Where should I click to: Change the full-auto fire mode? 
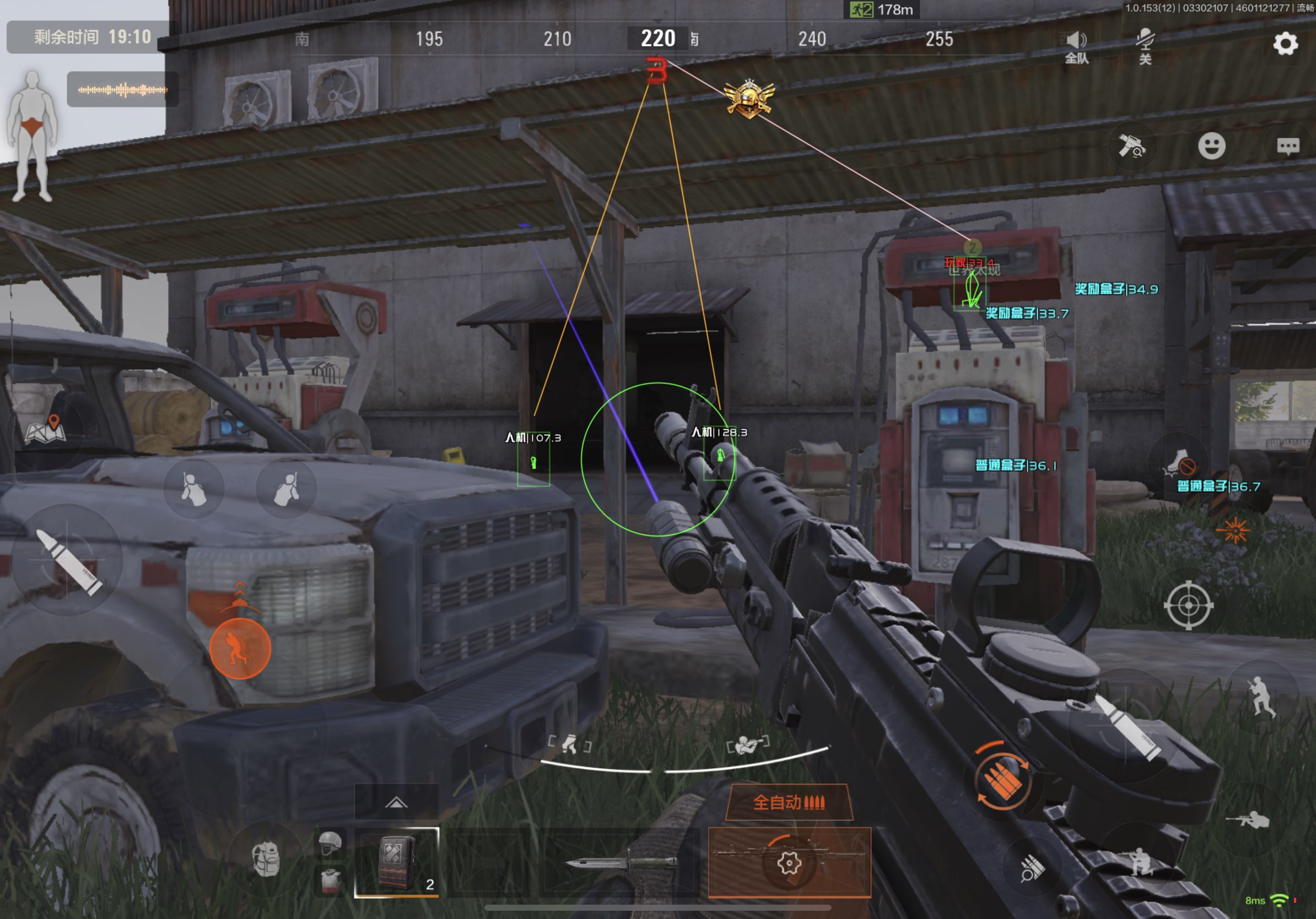coord(789,802)
